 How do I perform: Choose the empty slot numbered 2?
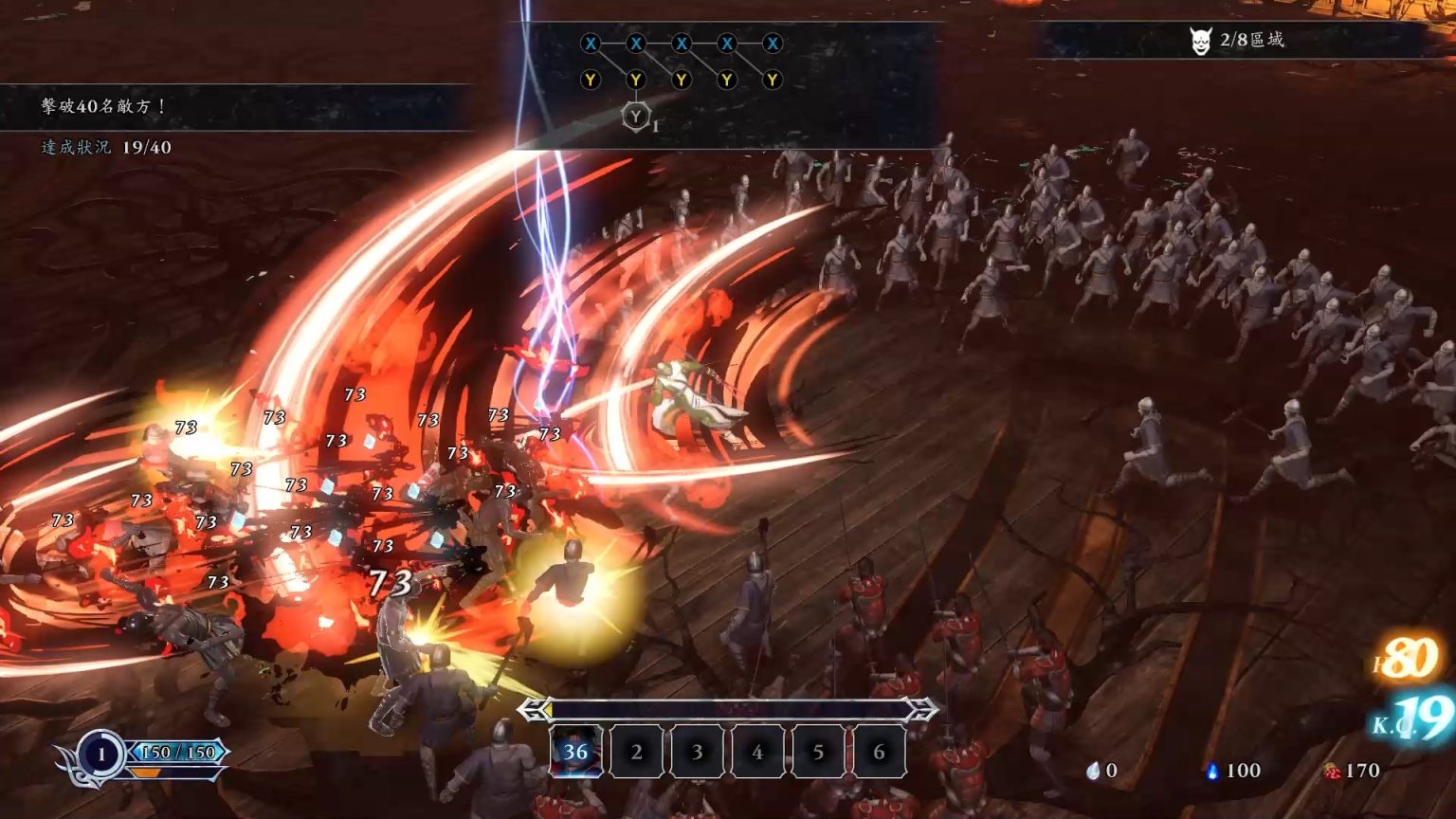(636, 752)
